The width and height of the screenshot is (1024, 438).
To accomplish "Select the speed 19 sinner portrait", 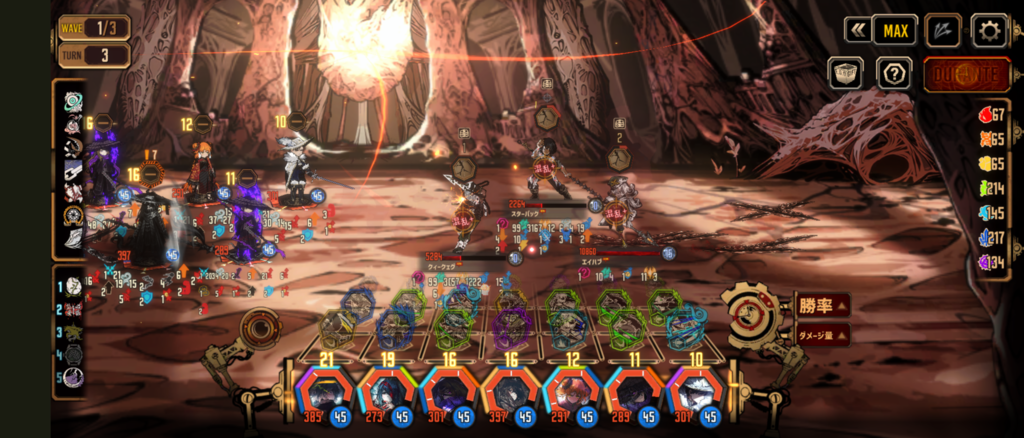I will 387,393.
